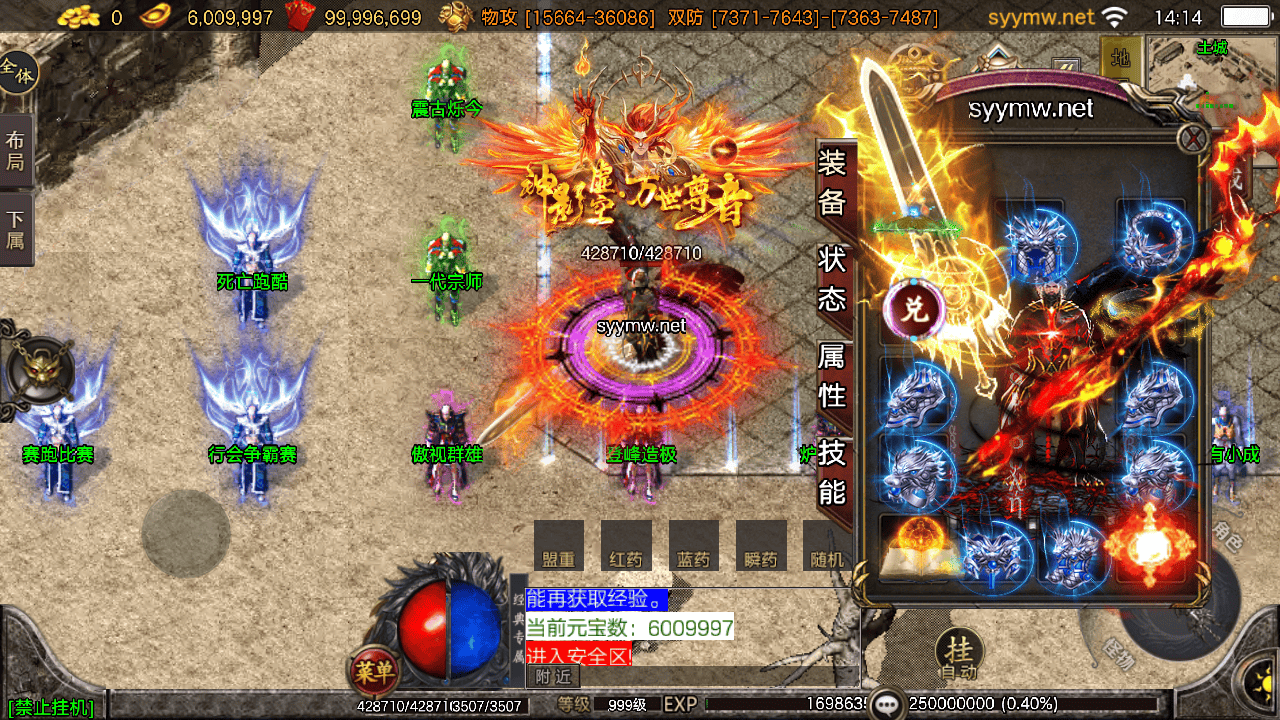
Task: Open the 下属 subordinates side tab
Action: click(x=16, y=231)
